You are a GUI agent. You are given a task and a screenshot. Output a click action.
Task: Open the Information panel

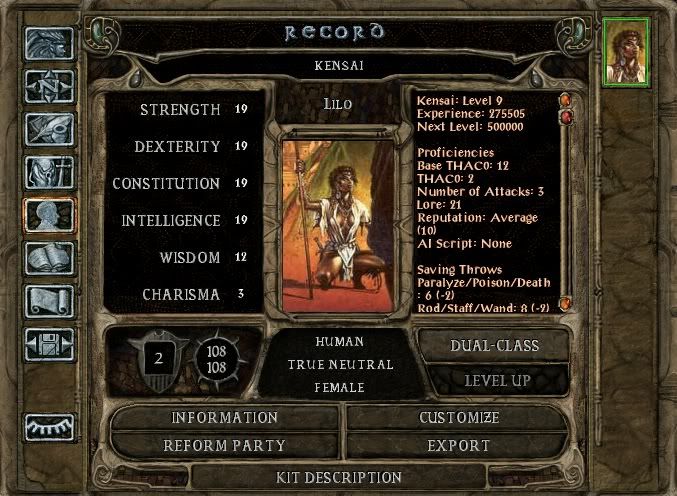[224, 417]
